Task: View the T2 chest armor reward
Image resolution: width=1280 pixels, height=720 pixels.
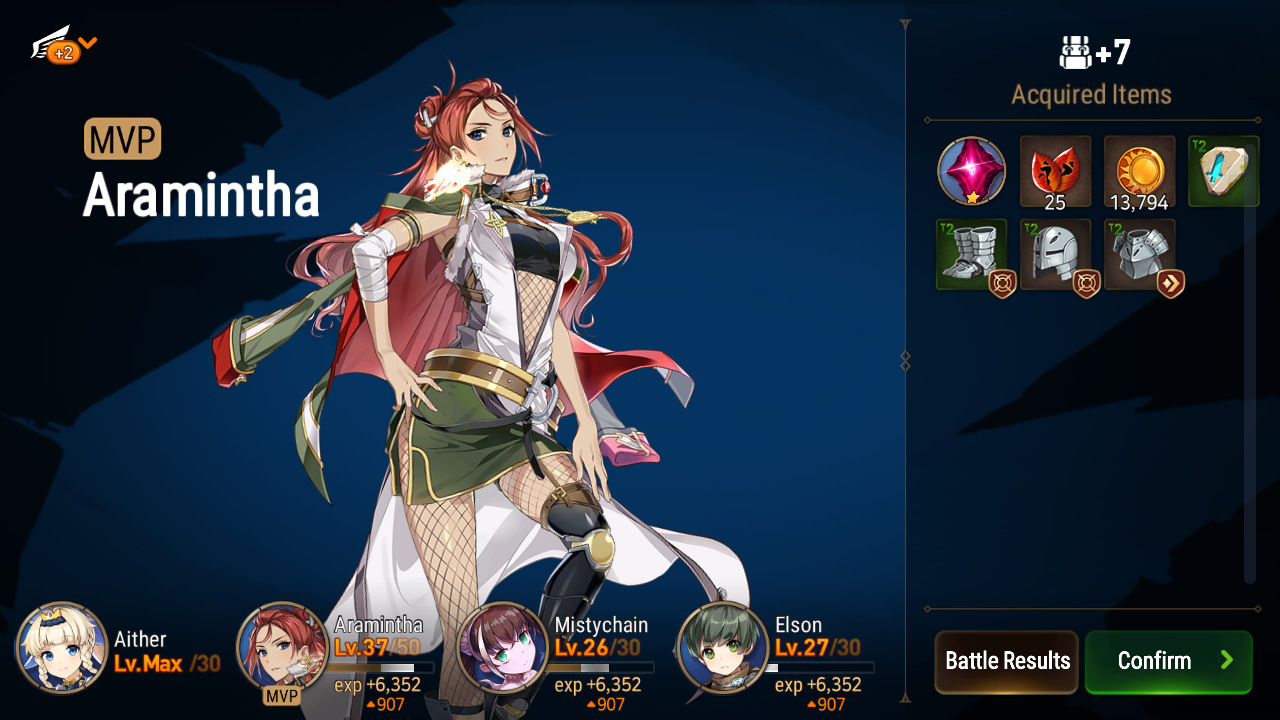Action: tap(1139, 255)
